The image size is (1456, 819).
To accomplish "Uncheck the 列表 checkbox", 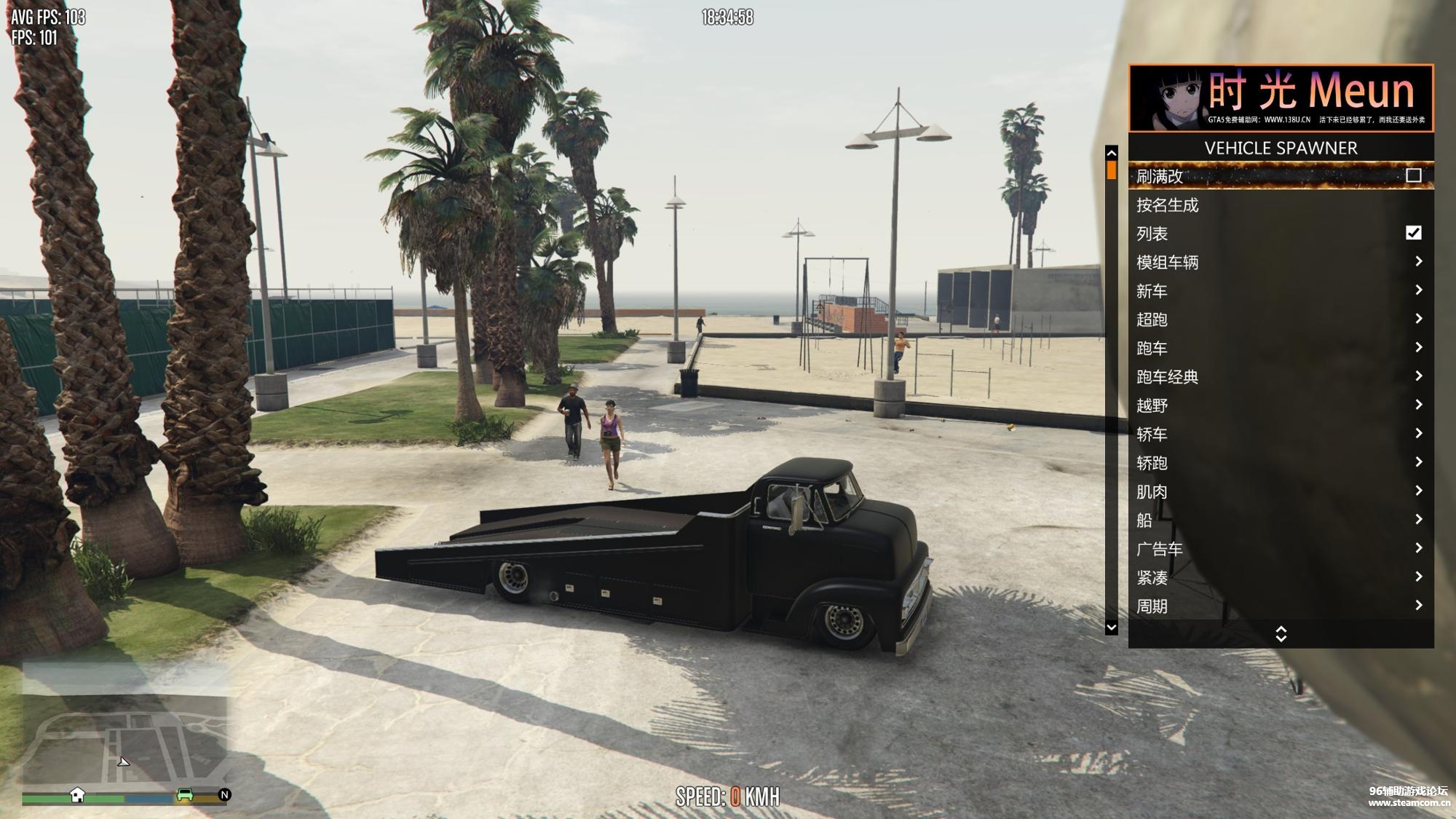I will (x=1413, y=233).
